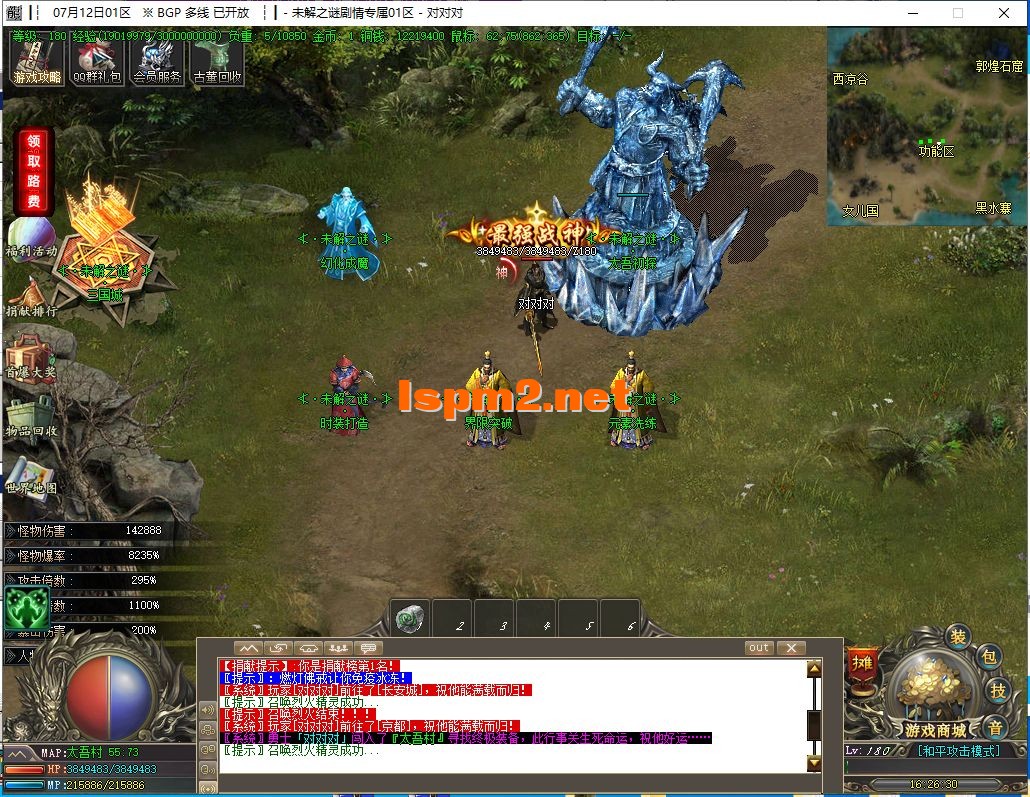Show the 捐献排行 donation ranking

(x=30, y=297)
